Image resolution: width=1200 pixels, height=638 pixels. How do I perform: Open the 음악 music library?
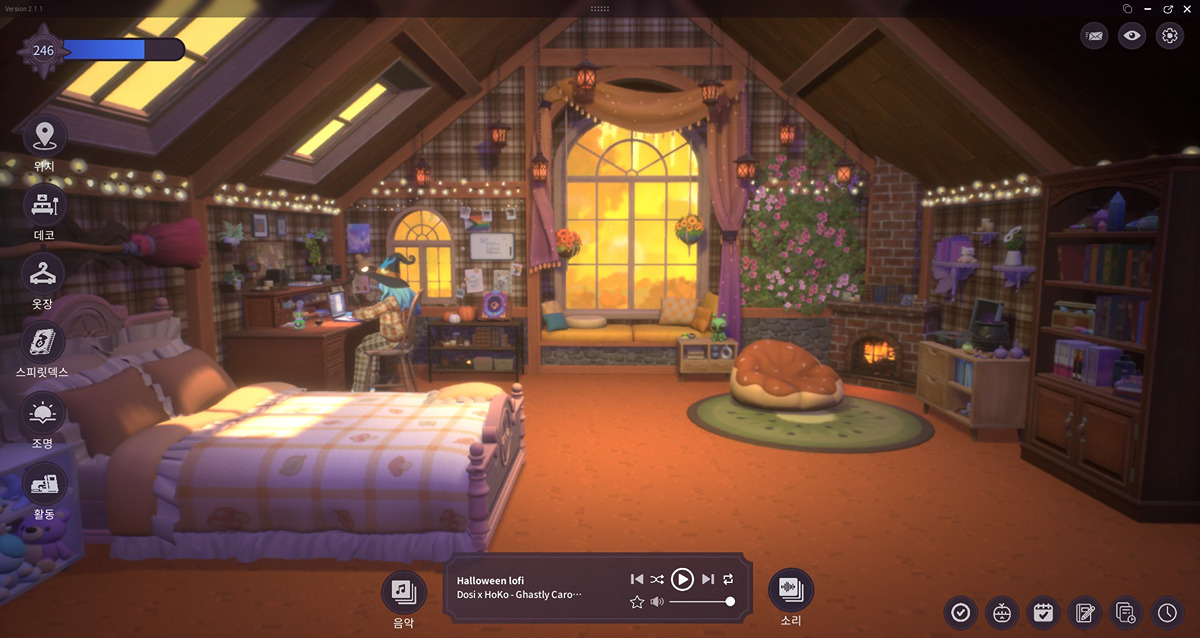pyautogui.click(x=403, y=591)
